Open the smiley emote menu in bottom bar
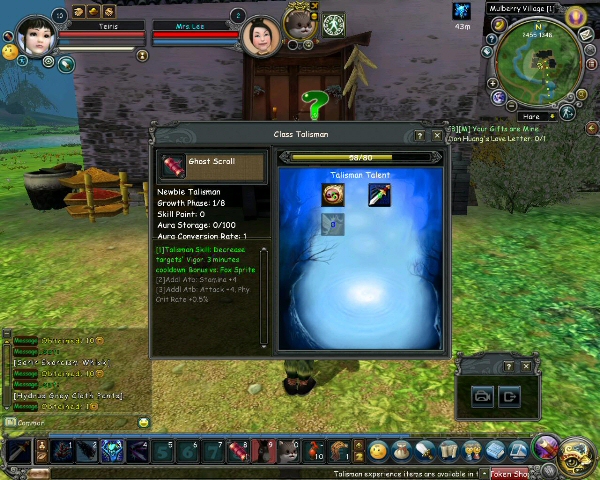 pos(379,451)
